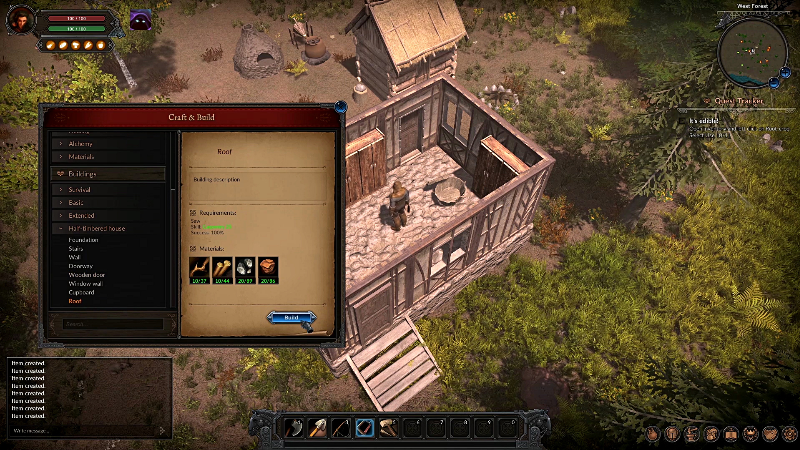
Task: Expand the Alchemy crafting category
Action: (x=82, y=144)
